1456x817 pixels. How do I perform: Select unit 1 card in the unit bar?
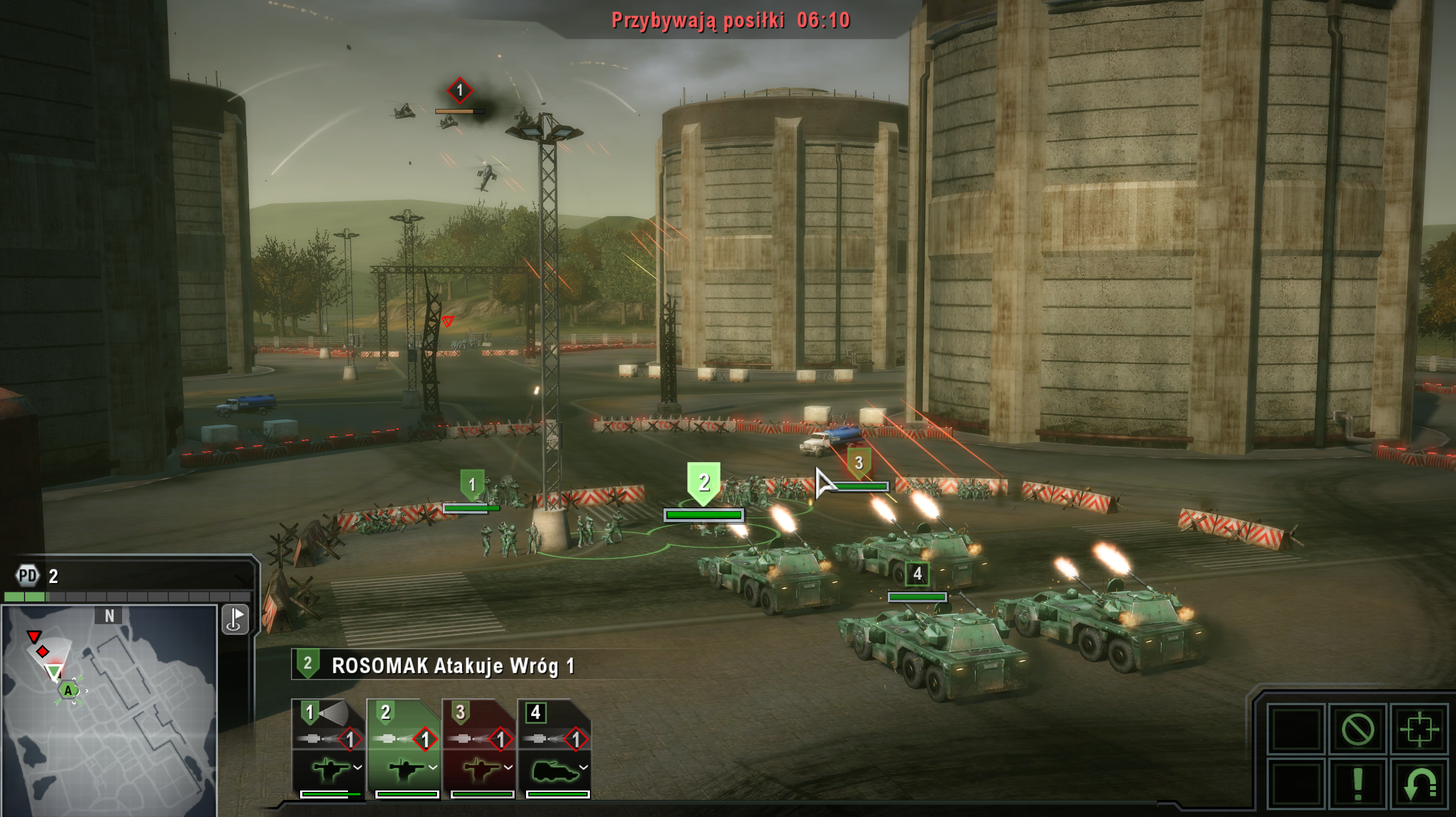click(x=328, y=747)
